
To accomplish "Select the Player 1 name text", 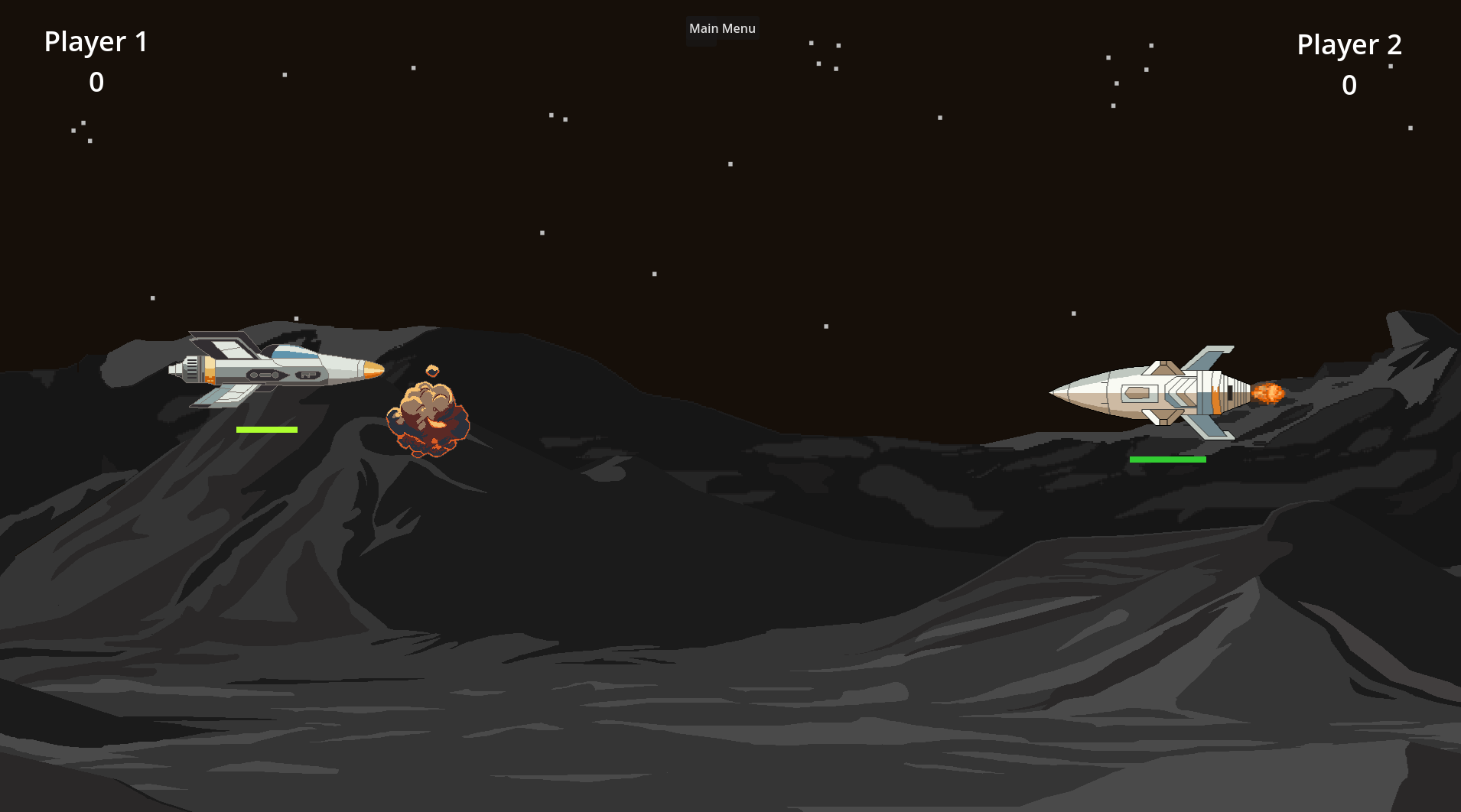I will (95, 41).
